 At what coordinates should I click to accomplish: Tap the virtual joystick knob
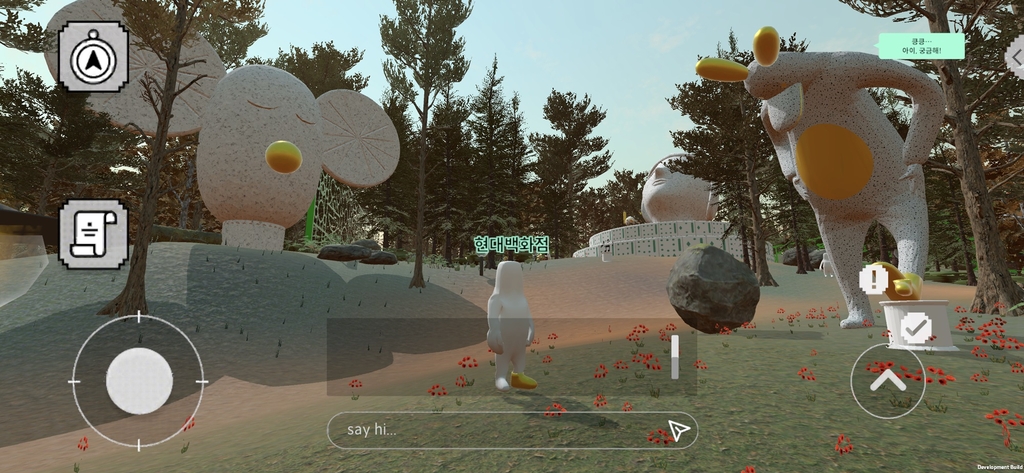pyautogui.click(x=139, y=381)
